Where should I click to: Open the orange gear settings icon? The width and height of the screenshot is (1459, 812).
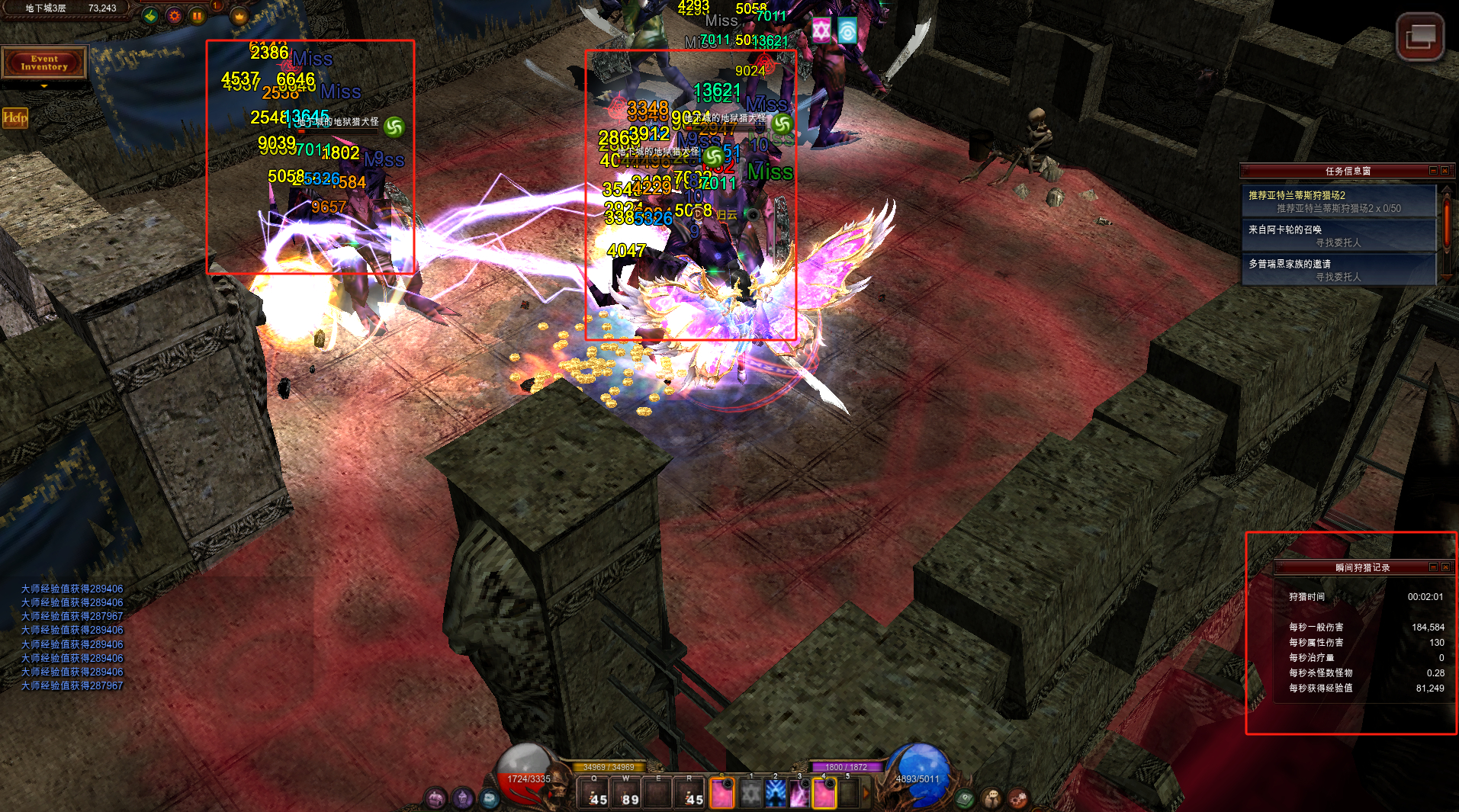coord(175,15)
